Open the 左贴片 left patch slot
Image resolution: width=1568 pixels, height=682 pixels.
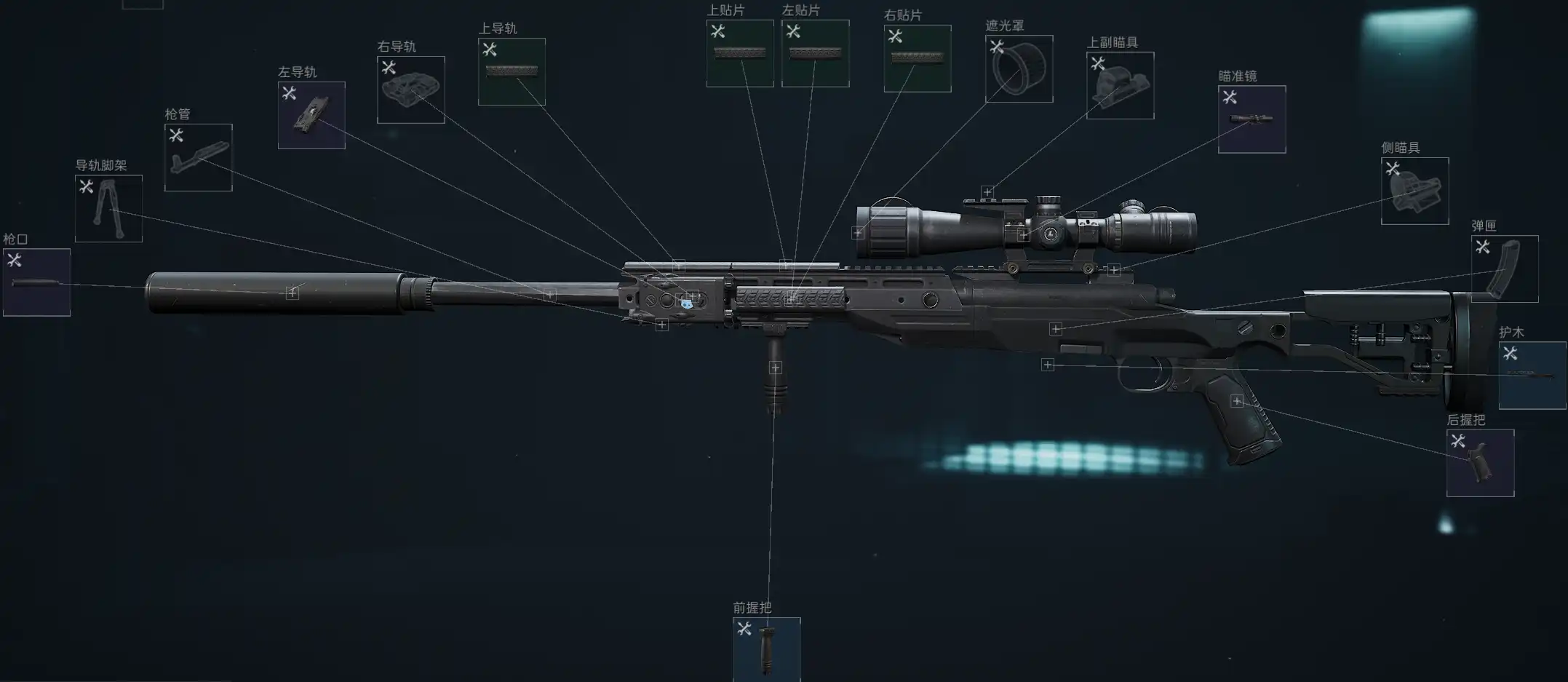tap(815, 54)
